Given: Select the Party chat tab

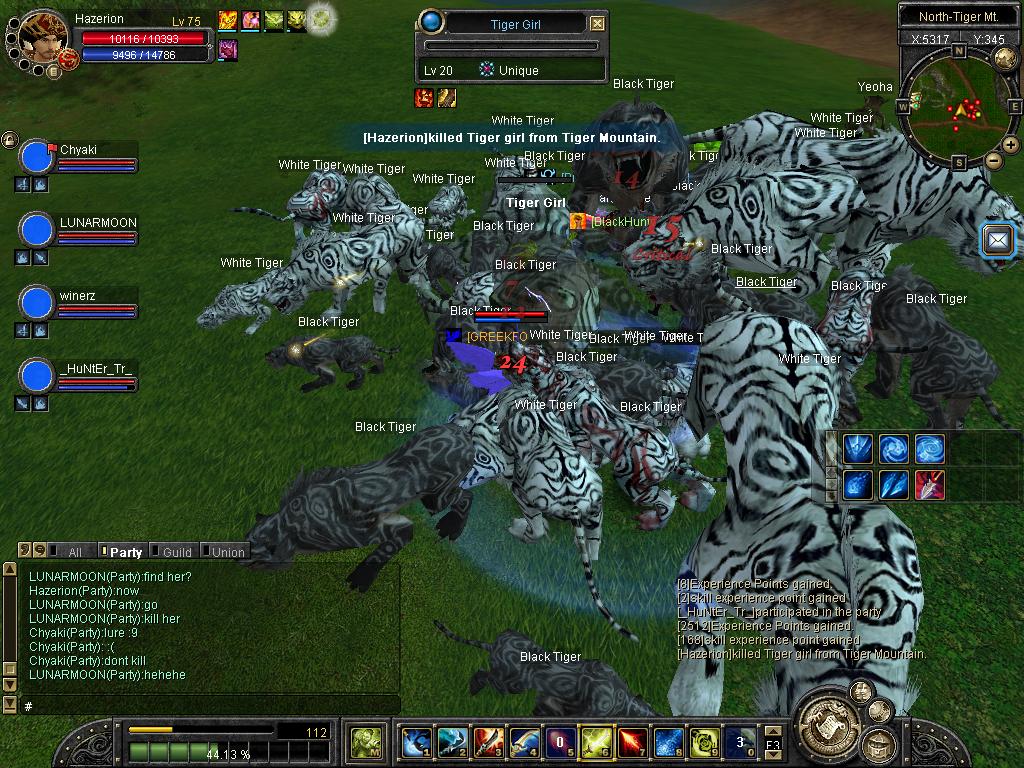Looking at the screenshot, I should pos(124,551).
